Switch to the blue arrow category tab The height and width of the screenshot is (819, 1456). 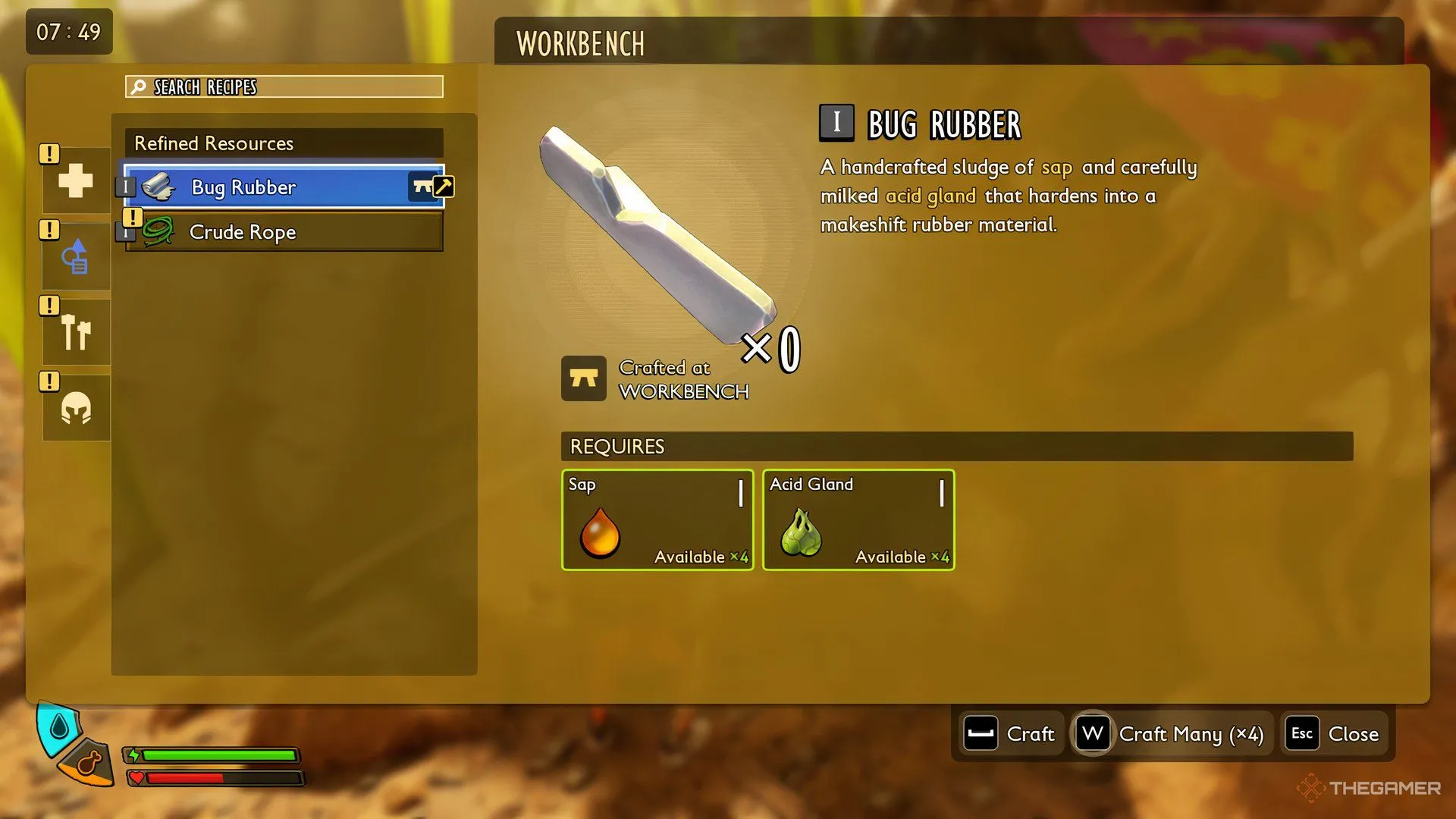click(x=76, y=257)
